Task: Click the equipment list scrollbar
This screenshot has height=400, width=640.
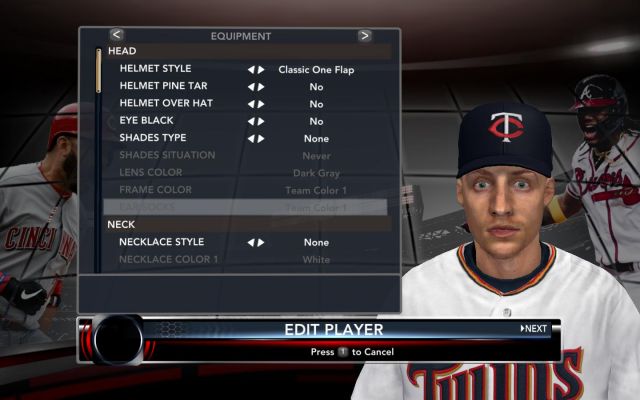Action: 98,72
